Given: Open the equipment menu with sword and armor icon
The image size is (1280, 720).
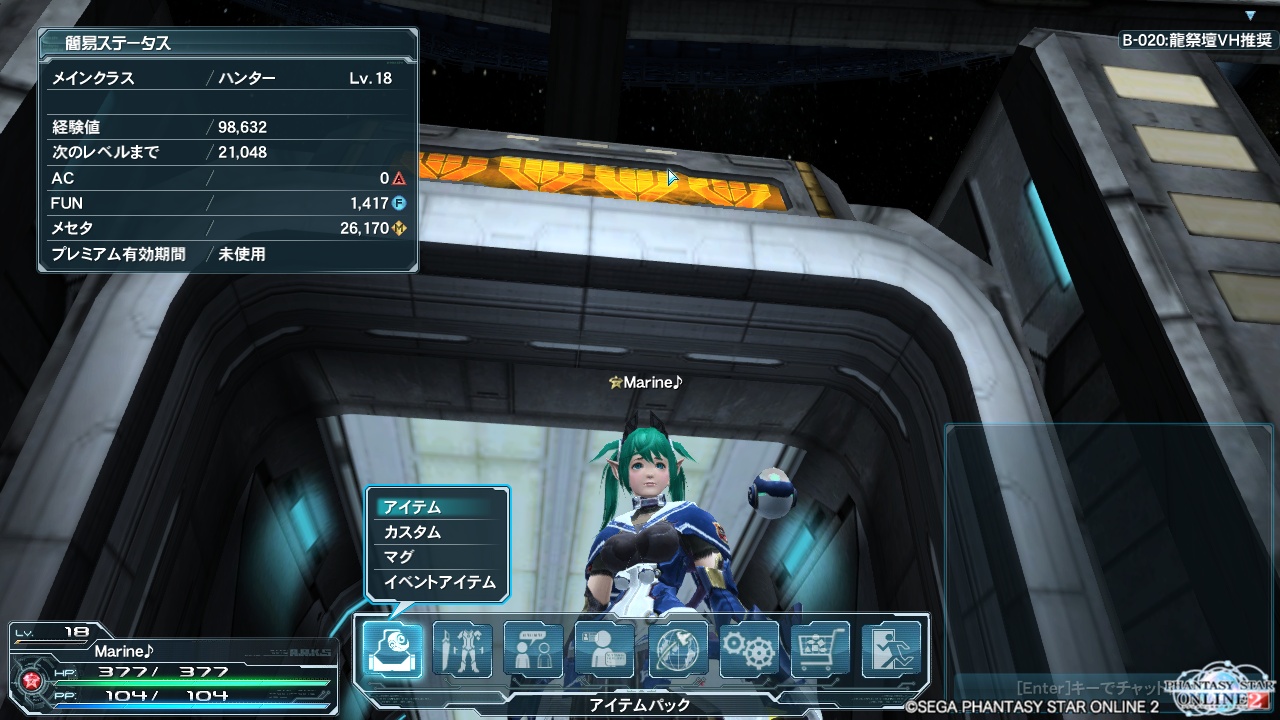Looking at the screenshot, I should pyautogui.click(x=463, y=650).
